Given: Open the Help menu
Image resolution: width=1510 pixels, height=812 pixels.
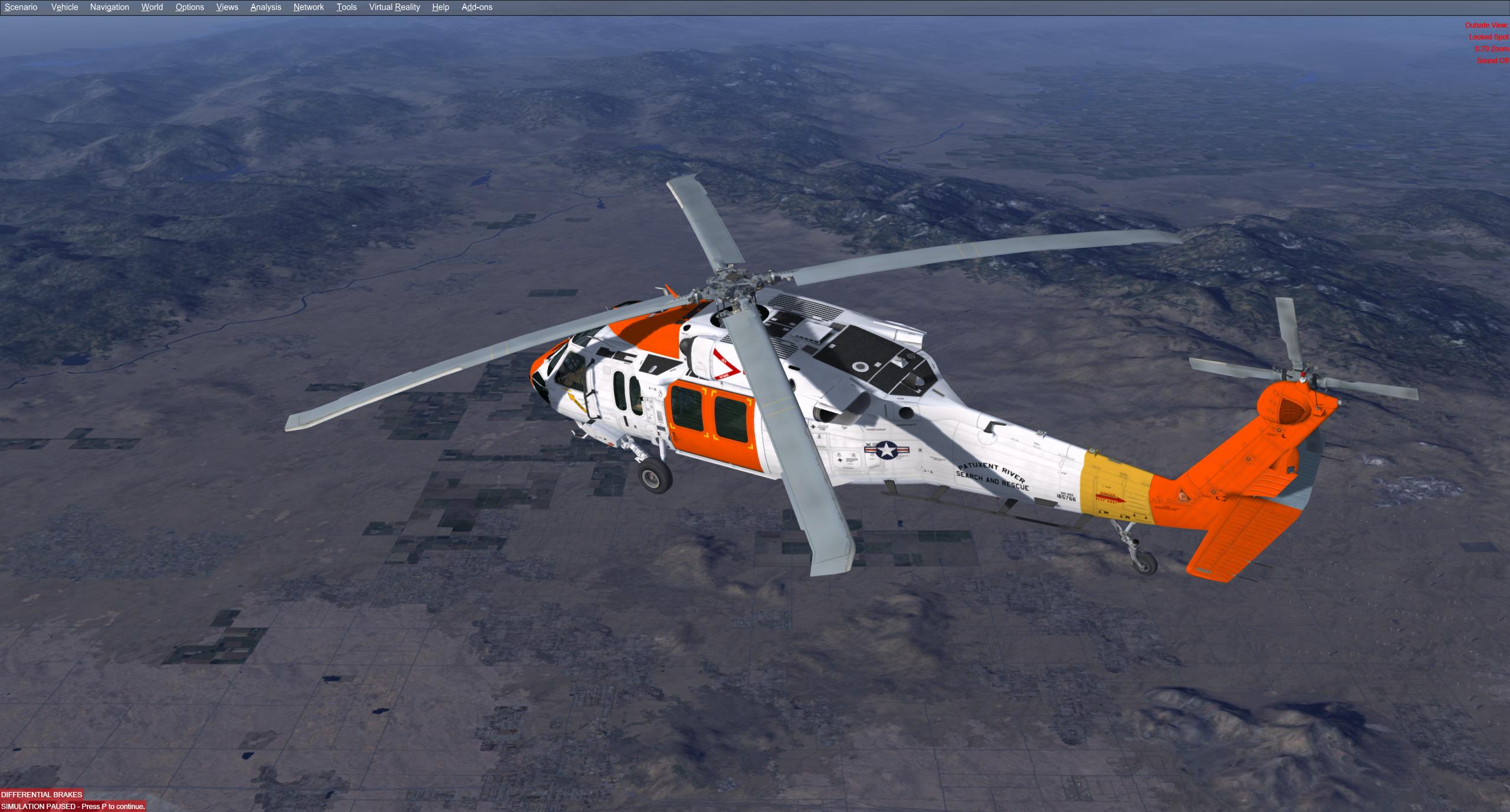Looking at the screenshot, I should [x=440, y=7].
